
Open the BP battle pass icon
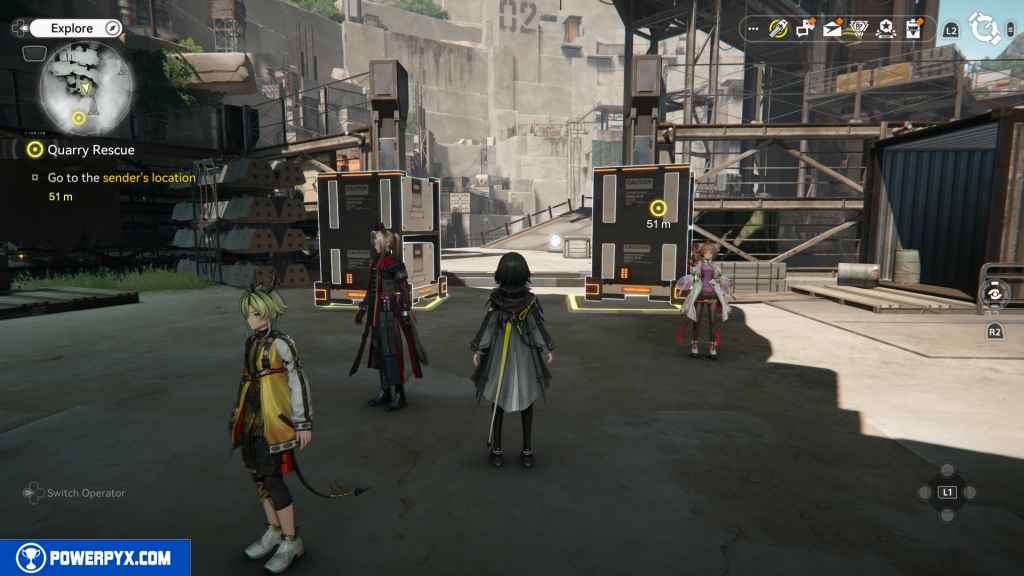859,29
